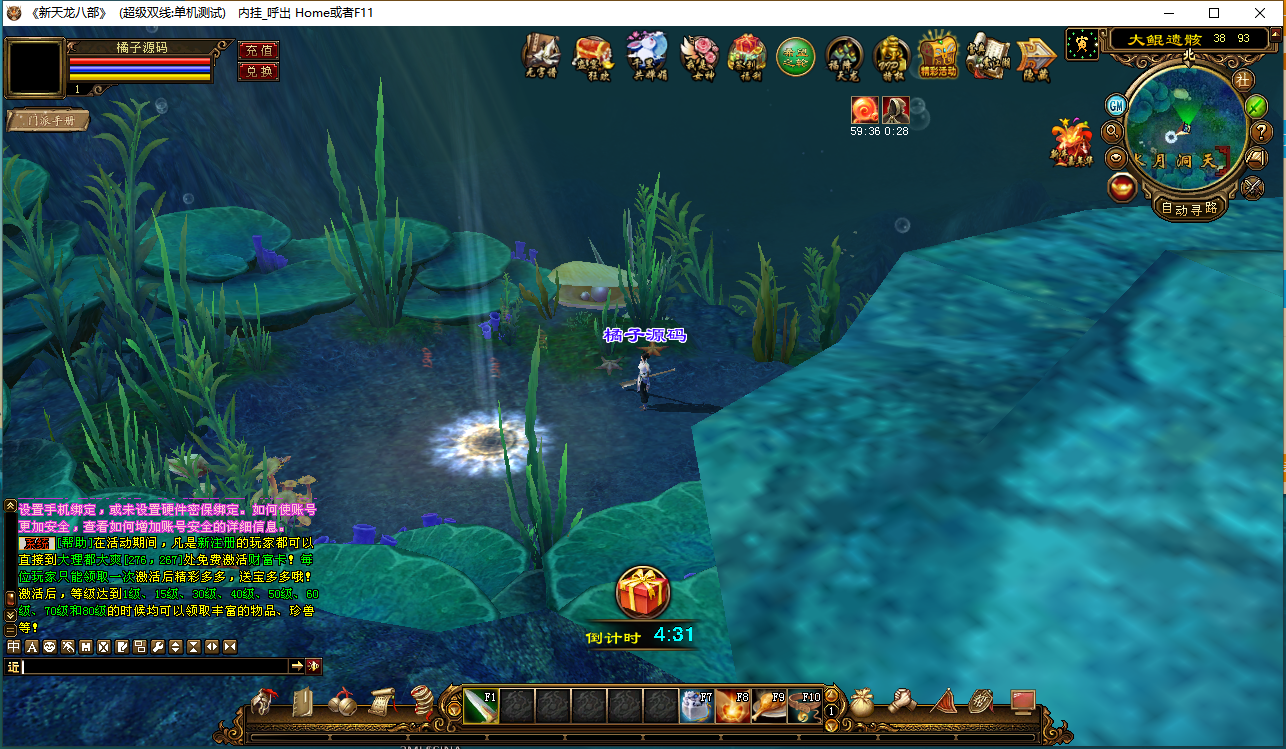1286x749 pixels.
Task: Claim the countdown gift box reward
Action: pos(642,594)
